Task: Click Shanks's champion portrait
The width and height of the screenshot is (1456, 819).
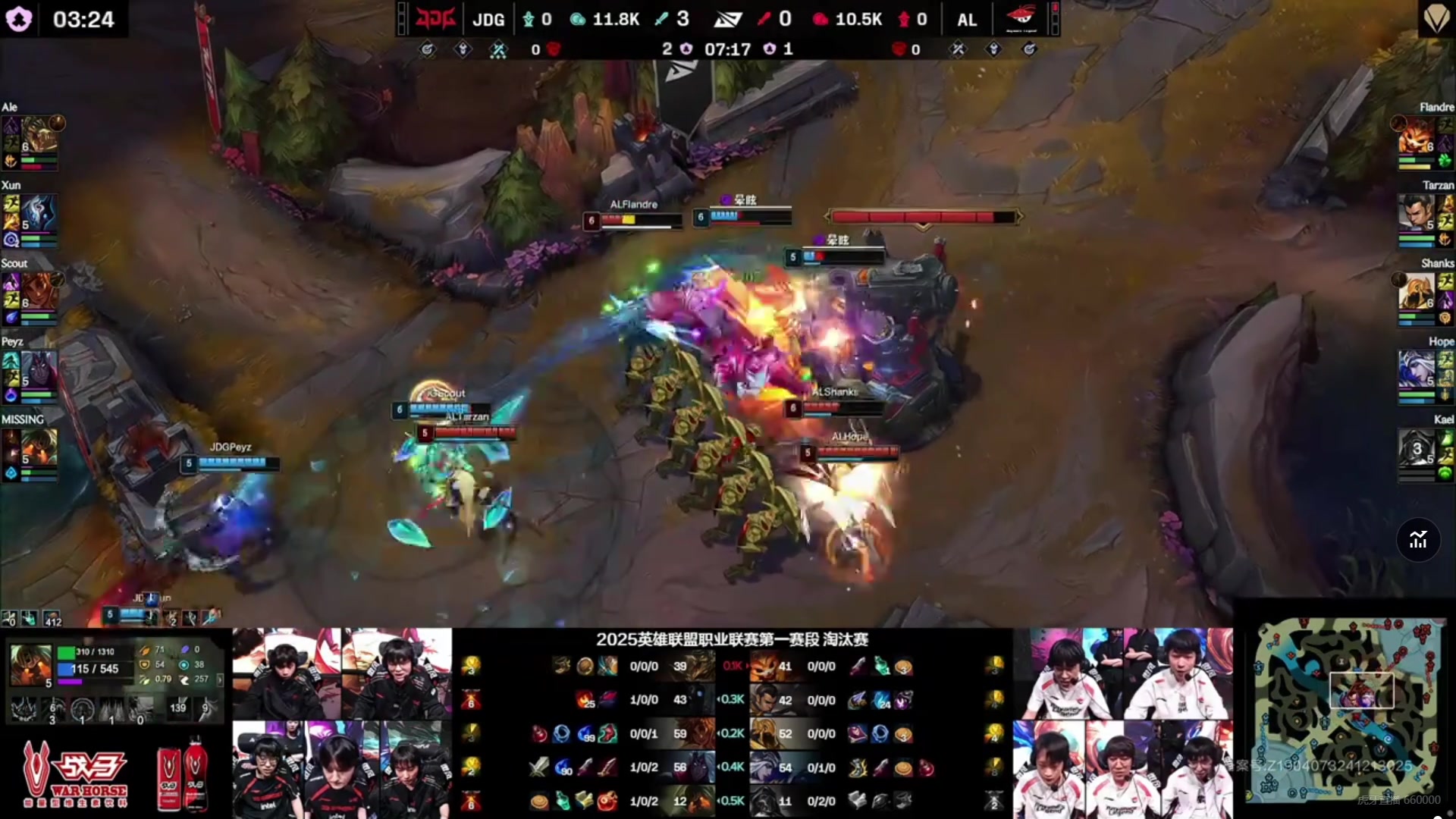Action: (1415, 291)
